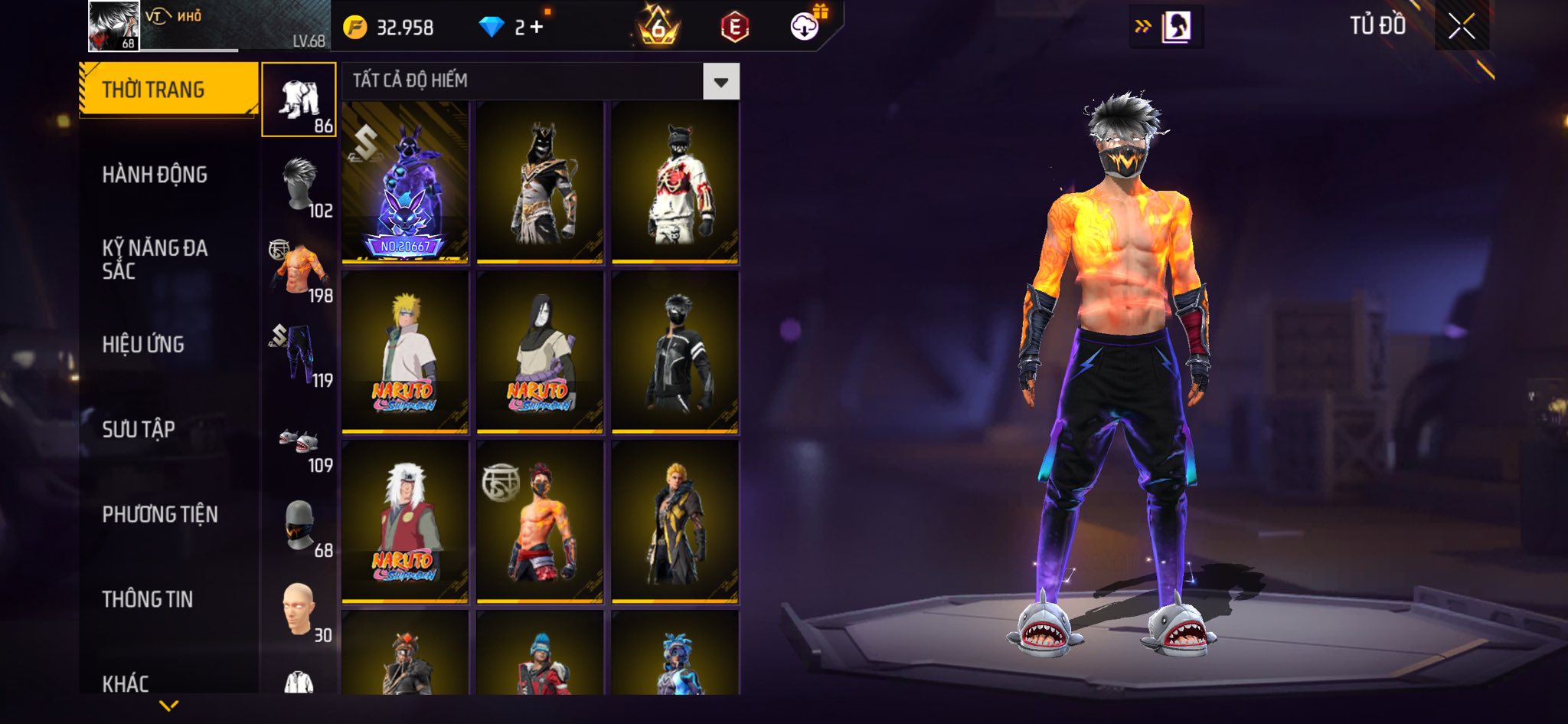Image resolution: width=1568 pixels, height=724 pixels.
Task: Open the KỸ NĂNG ĐA SẮC section
Action: pos(155,259)
